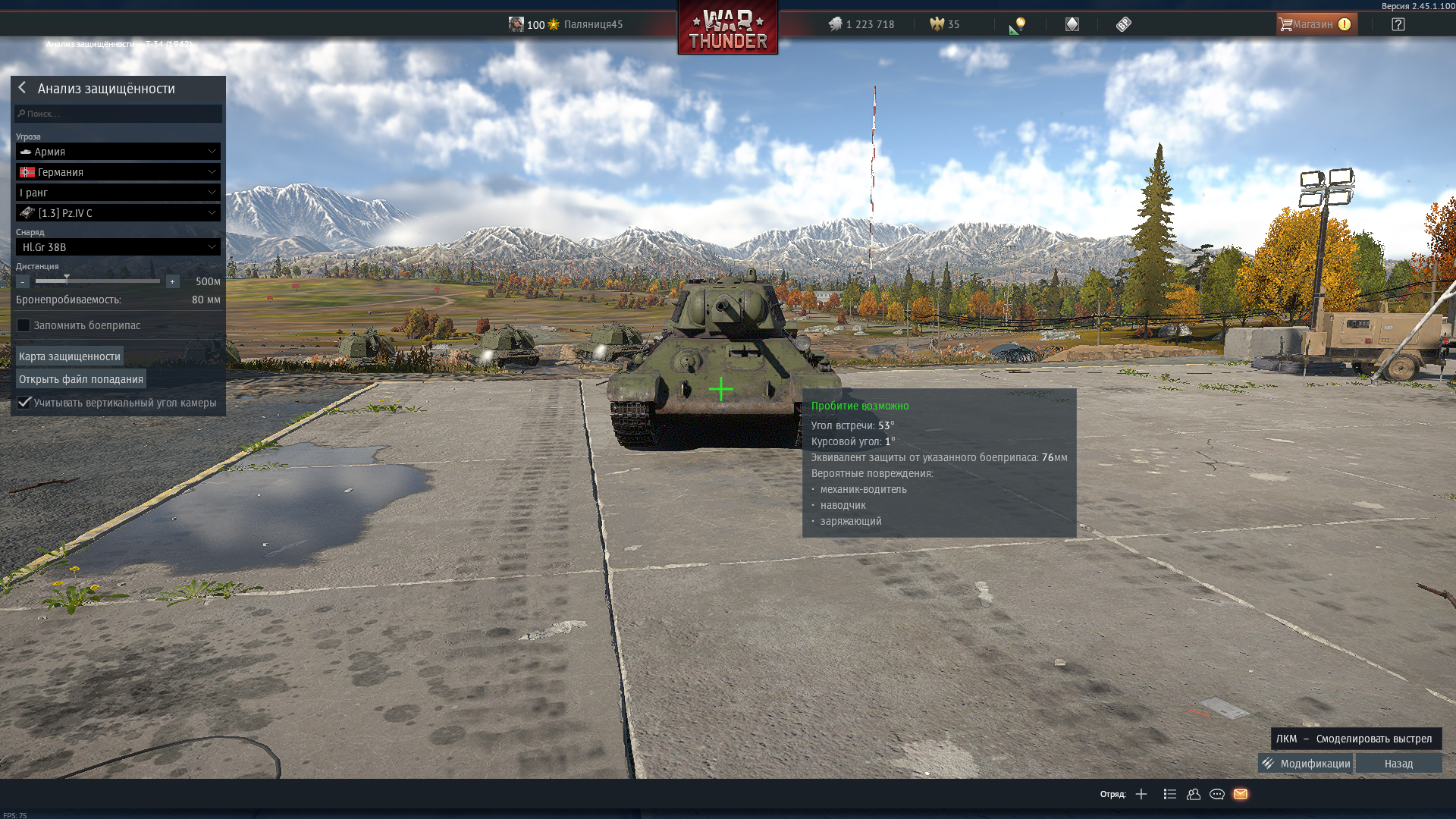Go back from the protection analysis panel
The image size is (1456, 819).
[x=23, y=88]
